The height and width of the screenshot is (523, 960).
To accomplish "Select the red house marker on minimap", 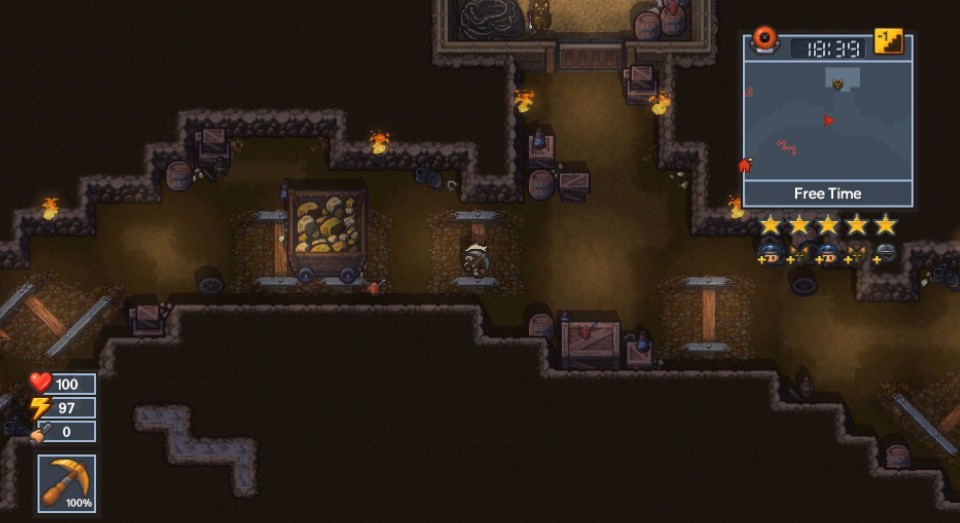I will click(x=745, y=166).
